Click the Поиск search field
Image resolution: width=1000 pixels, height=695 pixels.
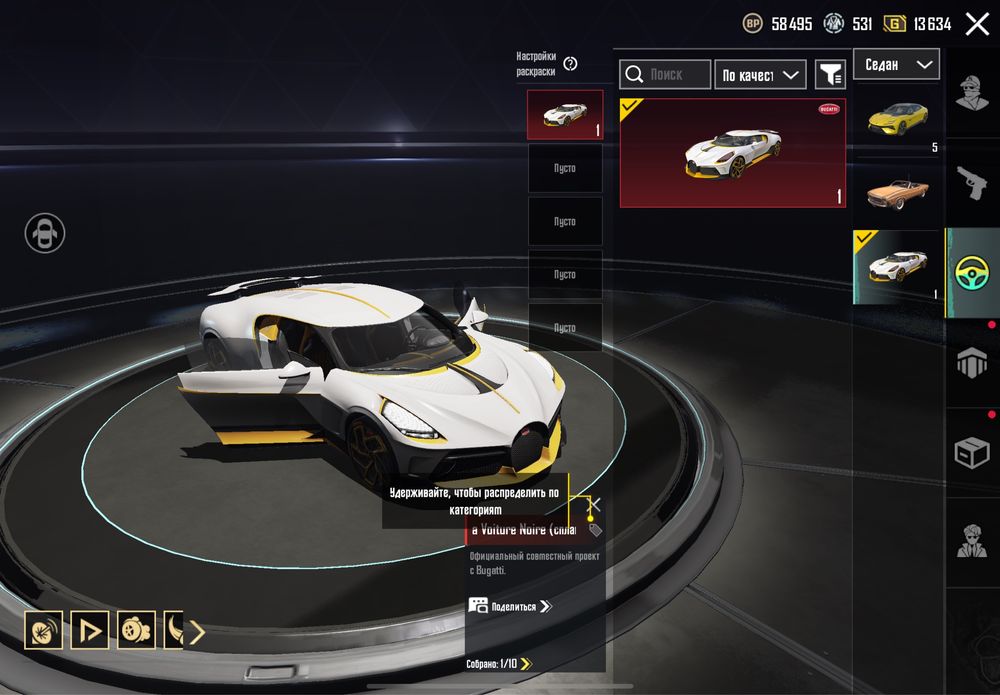coord(665,74)
